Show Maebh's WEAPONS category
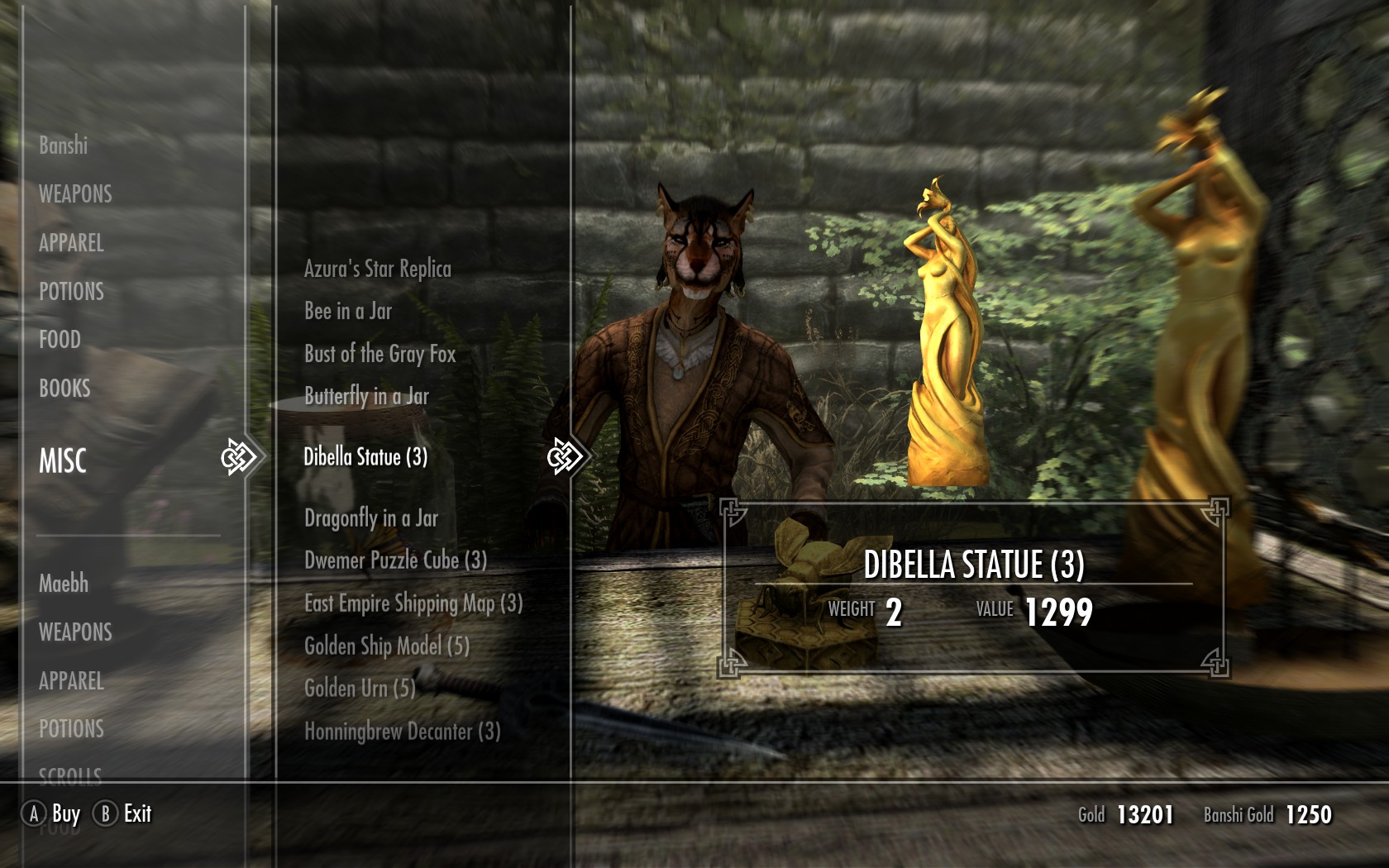The width and height of the screenshot is (1389, 868). pos(75,632)
